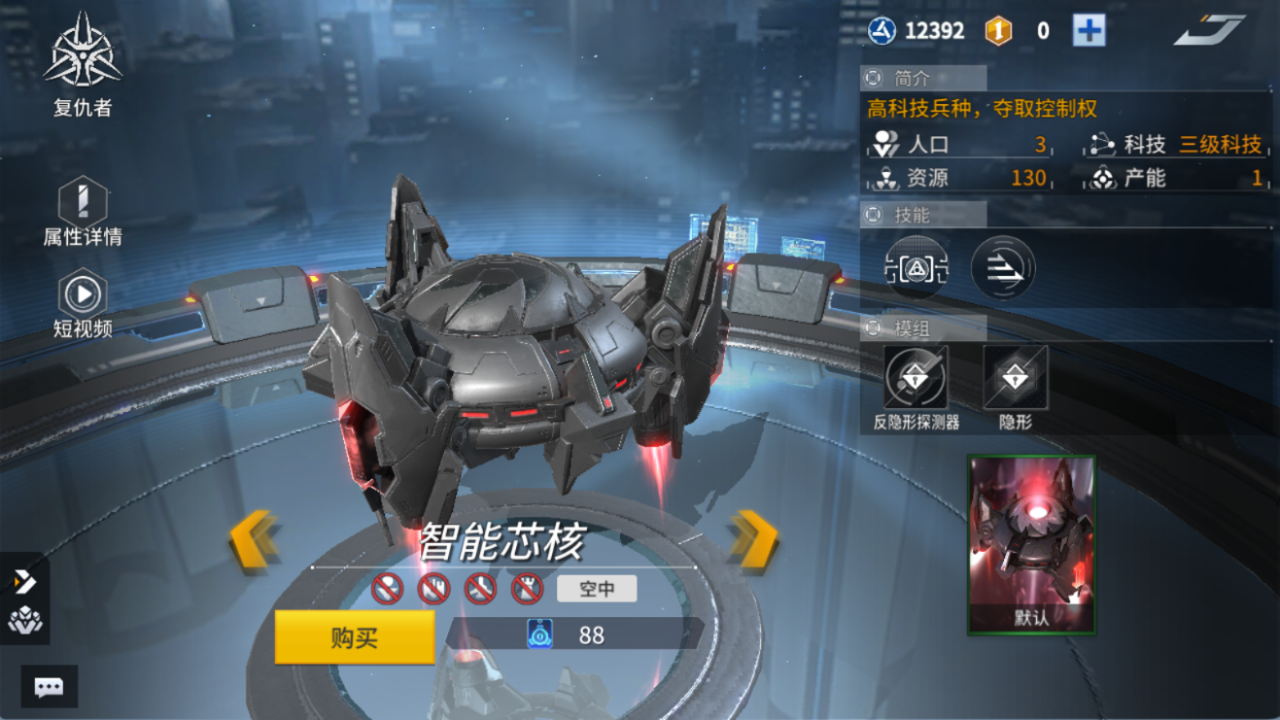Play the 短视频 short video
Image resolution: width=1280 pixels, height=720 pixels.
click(x=83, y=295)
